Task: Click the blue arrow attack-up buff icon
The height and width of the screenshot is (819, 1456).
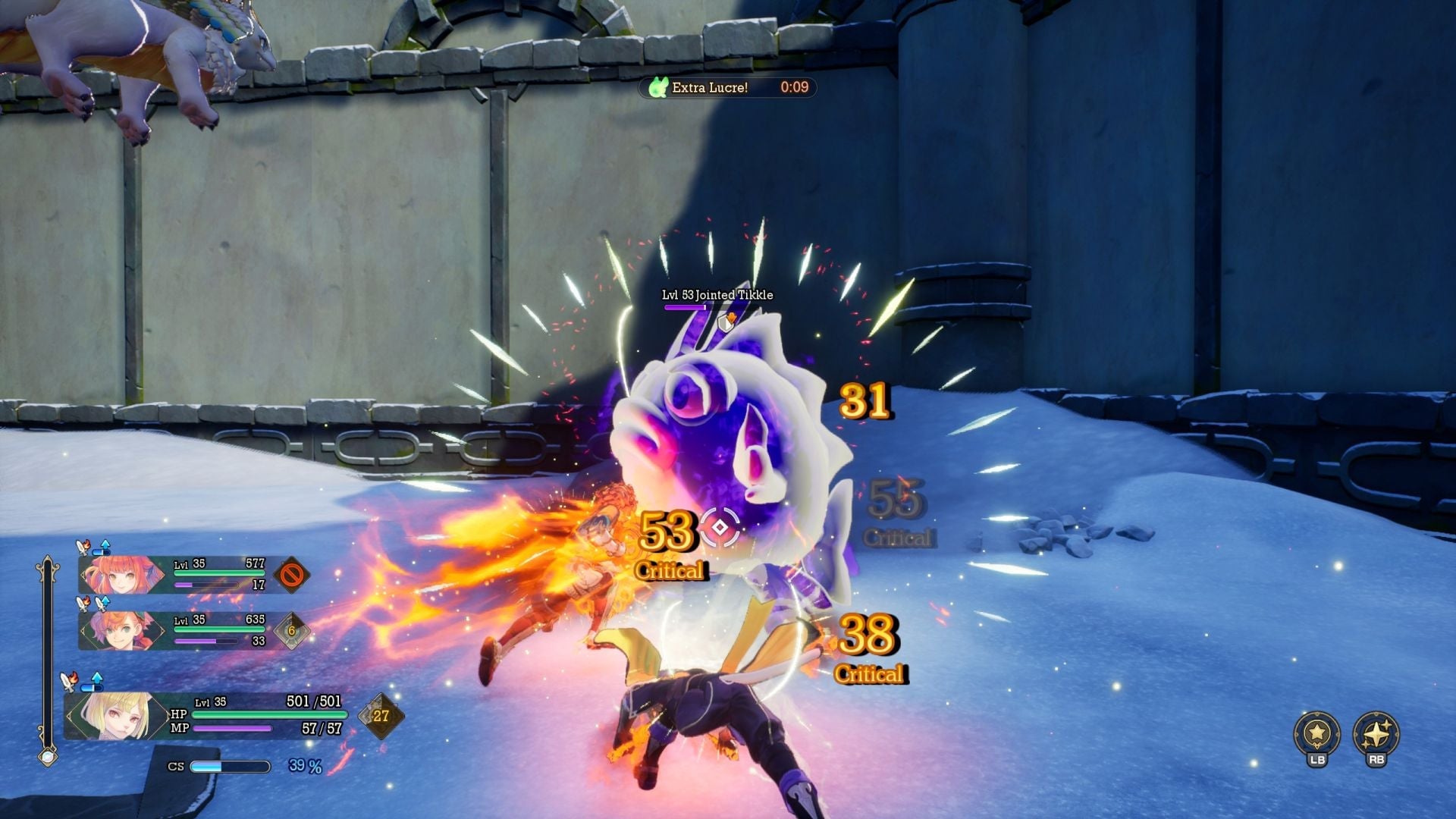Action: (105, 543)
